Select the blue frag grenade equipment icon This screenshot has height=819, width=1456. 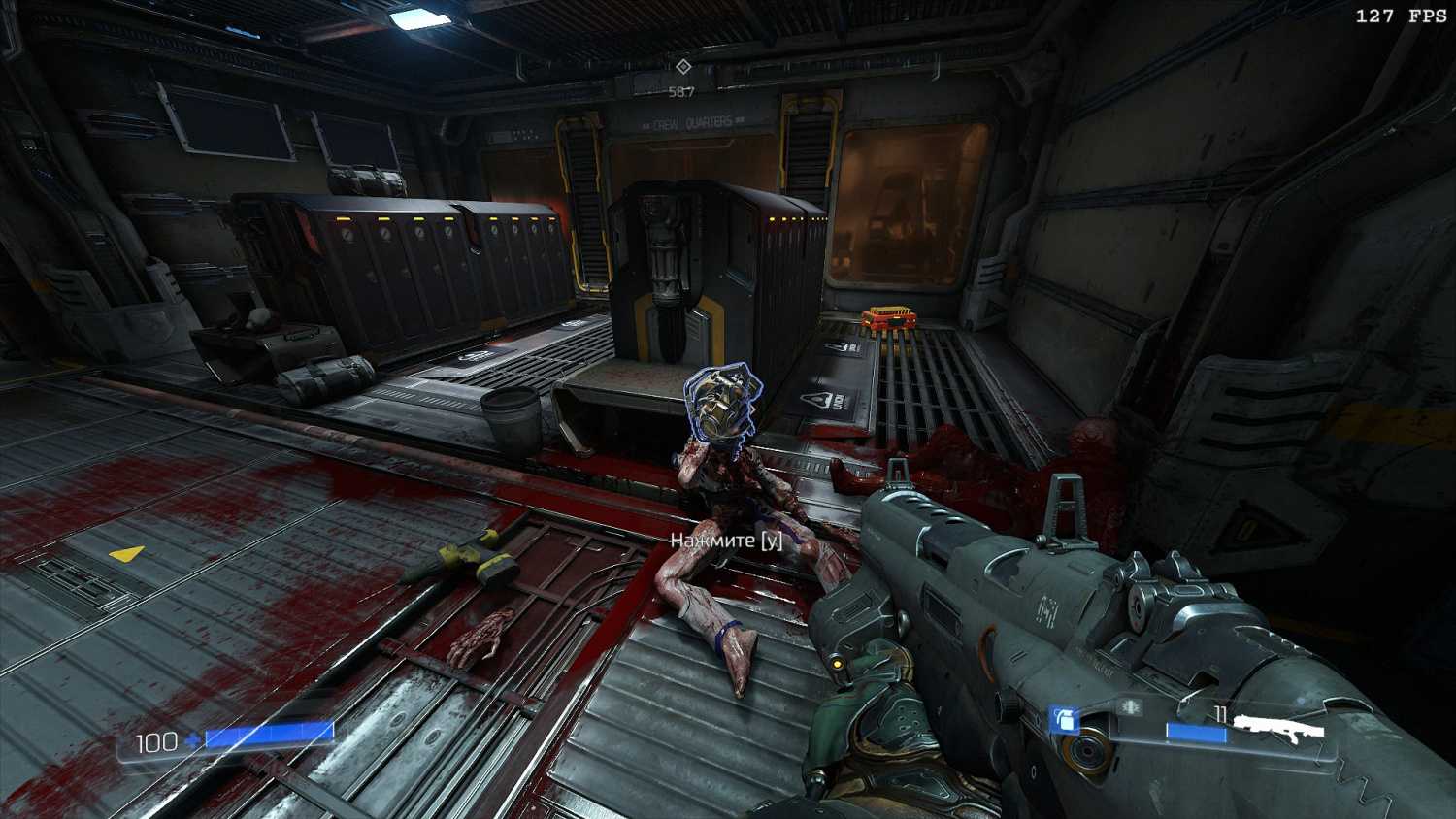coord(1064,720)
